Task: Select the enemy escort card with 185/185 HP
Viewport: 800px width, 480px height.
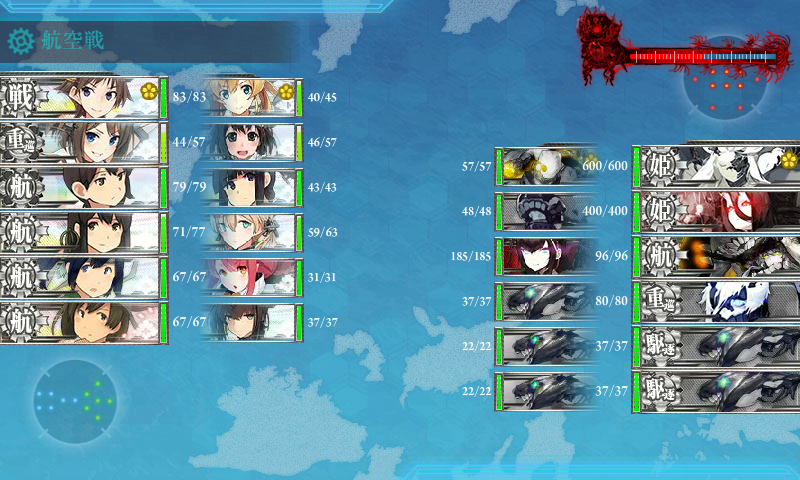Action: tap(545, 255)
